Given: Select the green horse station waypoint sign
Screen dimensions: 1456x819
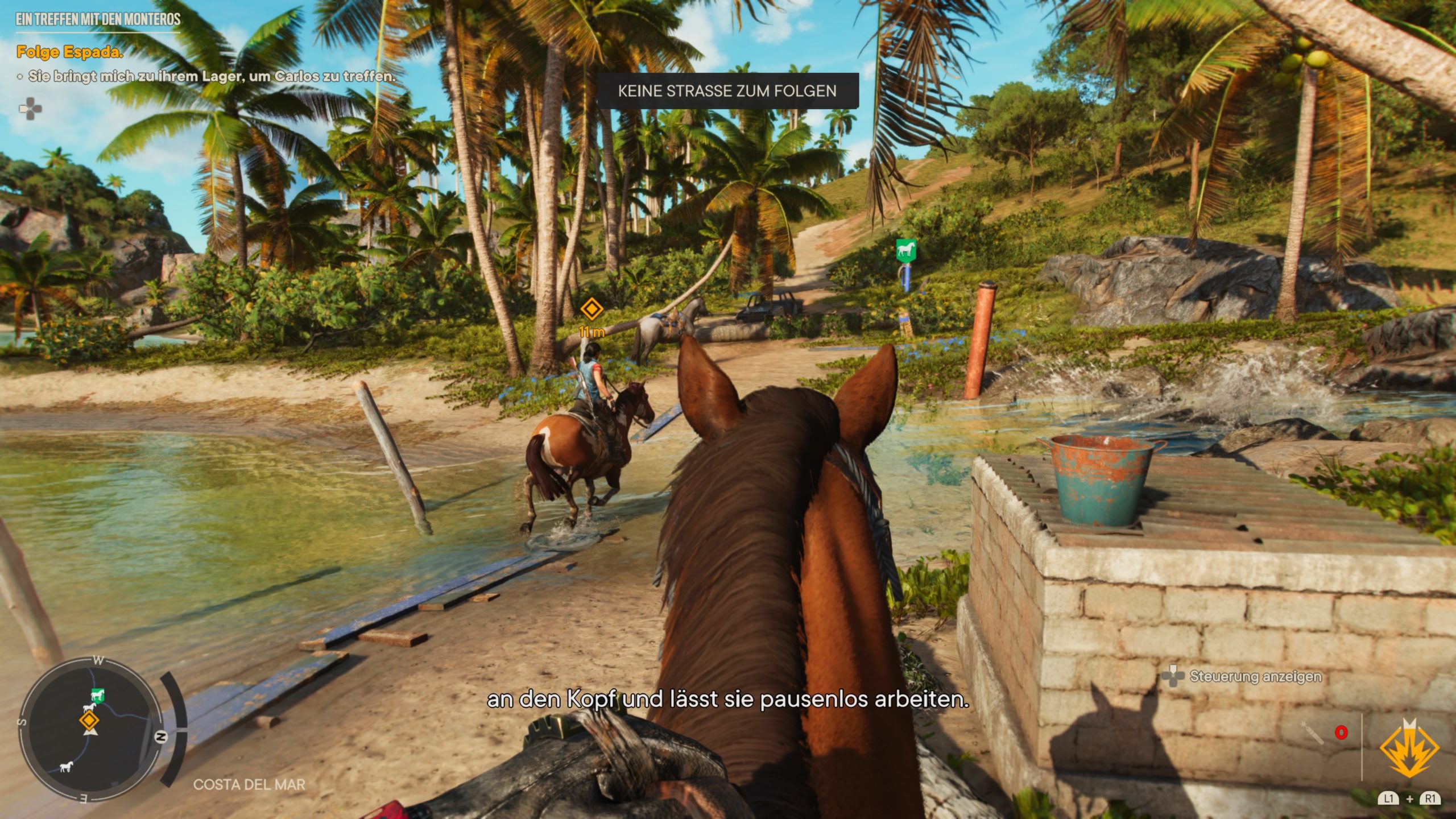Looking at the screenshot, I should point(906,250).
